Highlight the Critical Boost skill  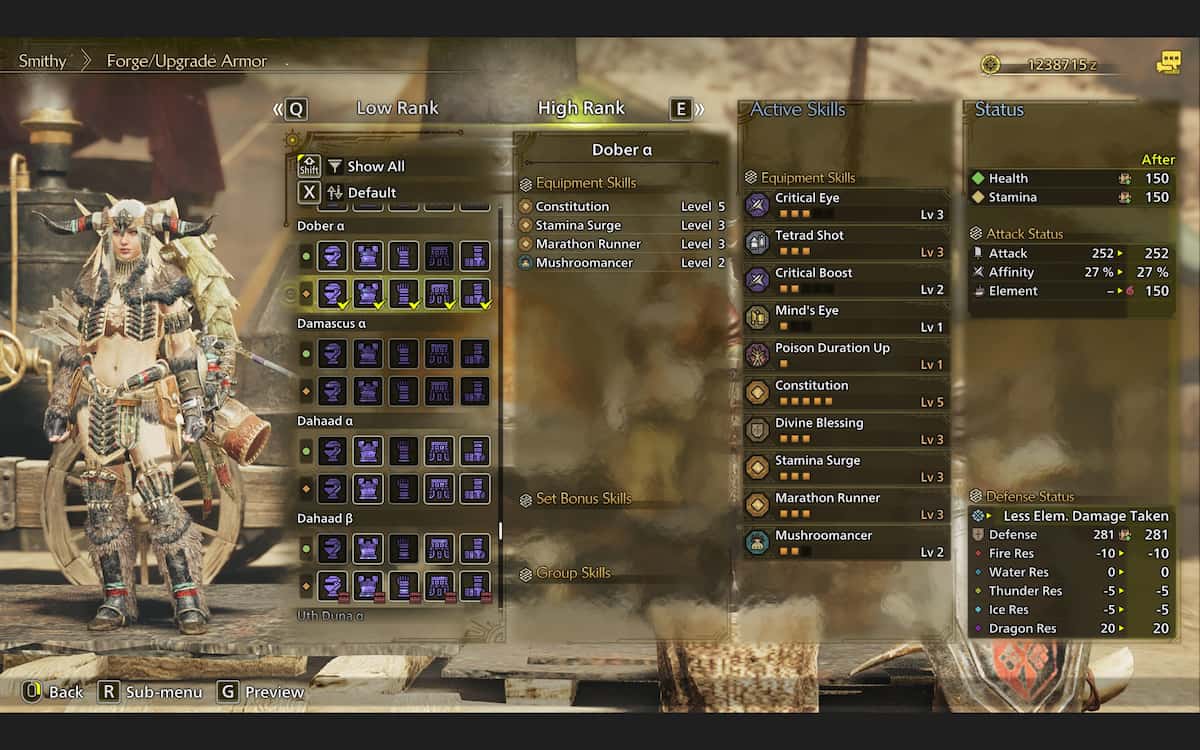pyautogui.click(x=845, y=280)
